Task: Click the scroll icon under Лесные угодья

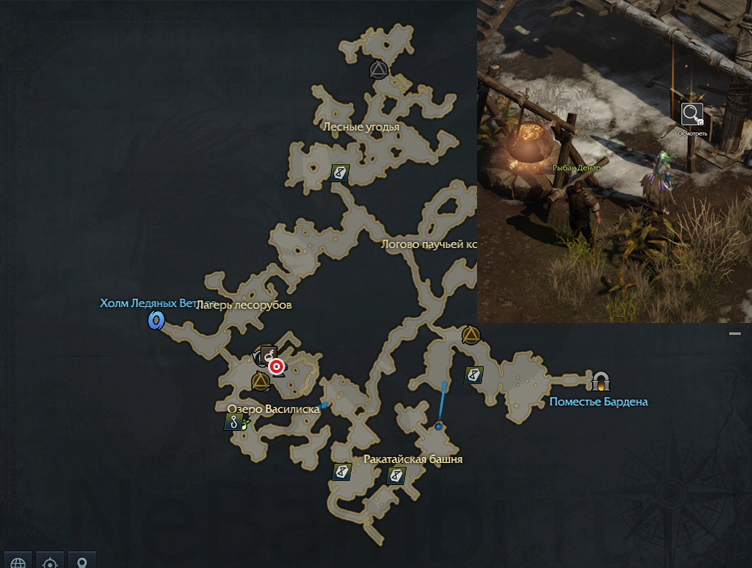Action: [340, 173]
